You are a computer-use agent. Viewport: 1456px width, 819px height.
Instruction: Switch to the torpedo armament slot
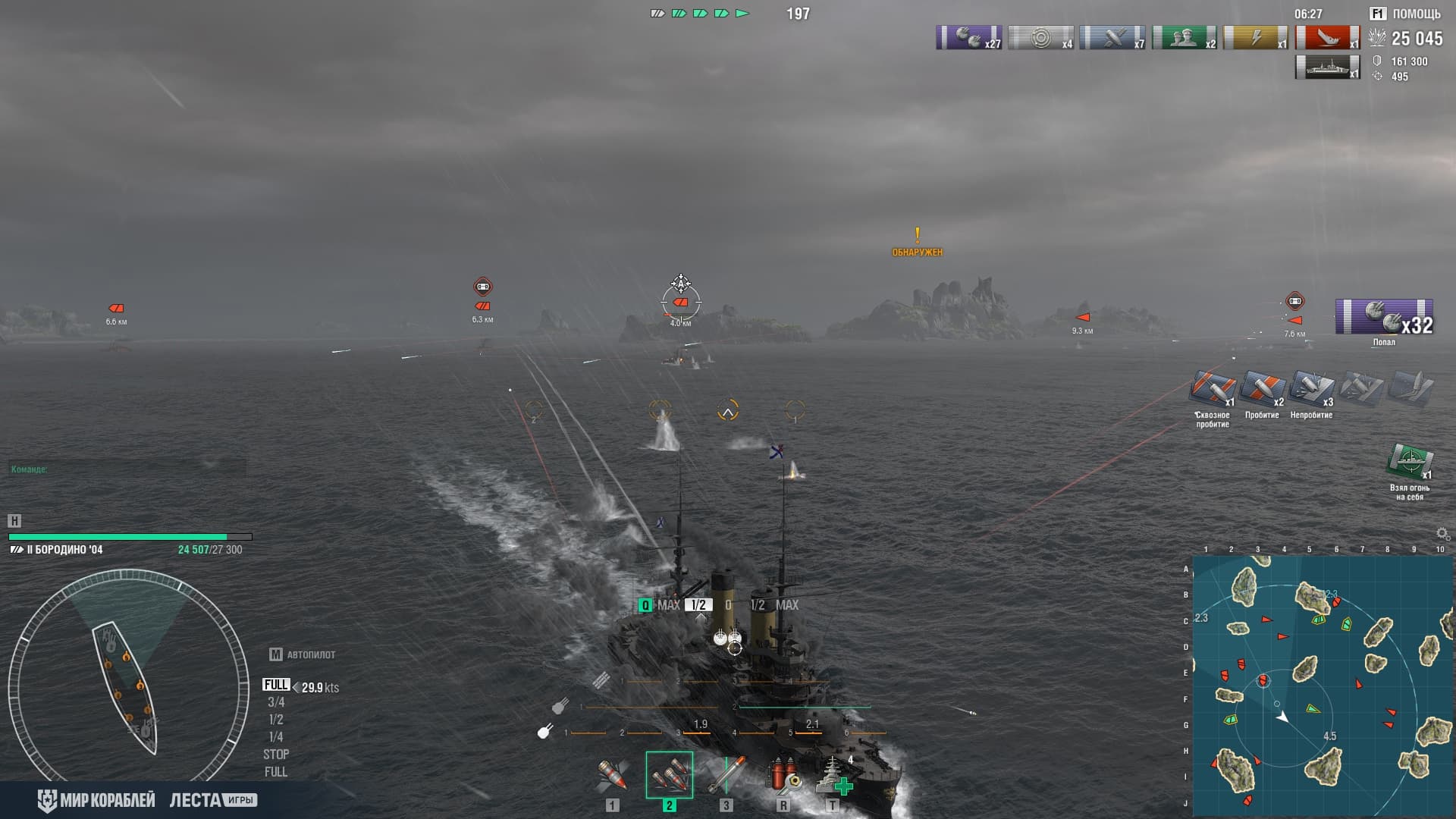pos(726,775)
